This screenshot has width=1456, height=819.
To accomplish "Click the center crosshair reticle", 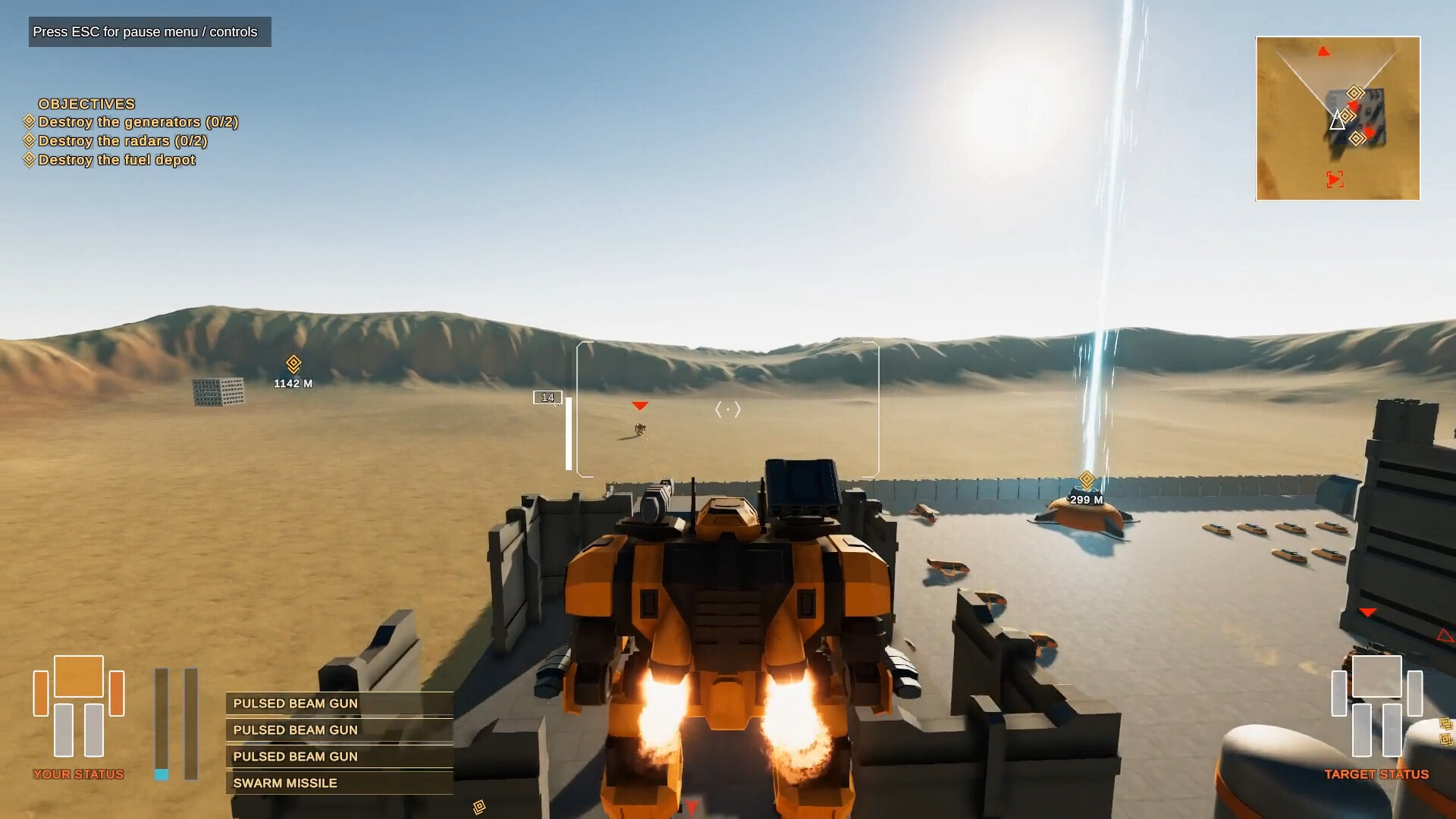I will 727,409.
